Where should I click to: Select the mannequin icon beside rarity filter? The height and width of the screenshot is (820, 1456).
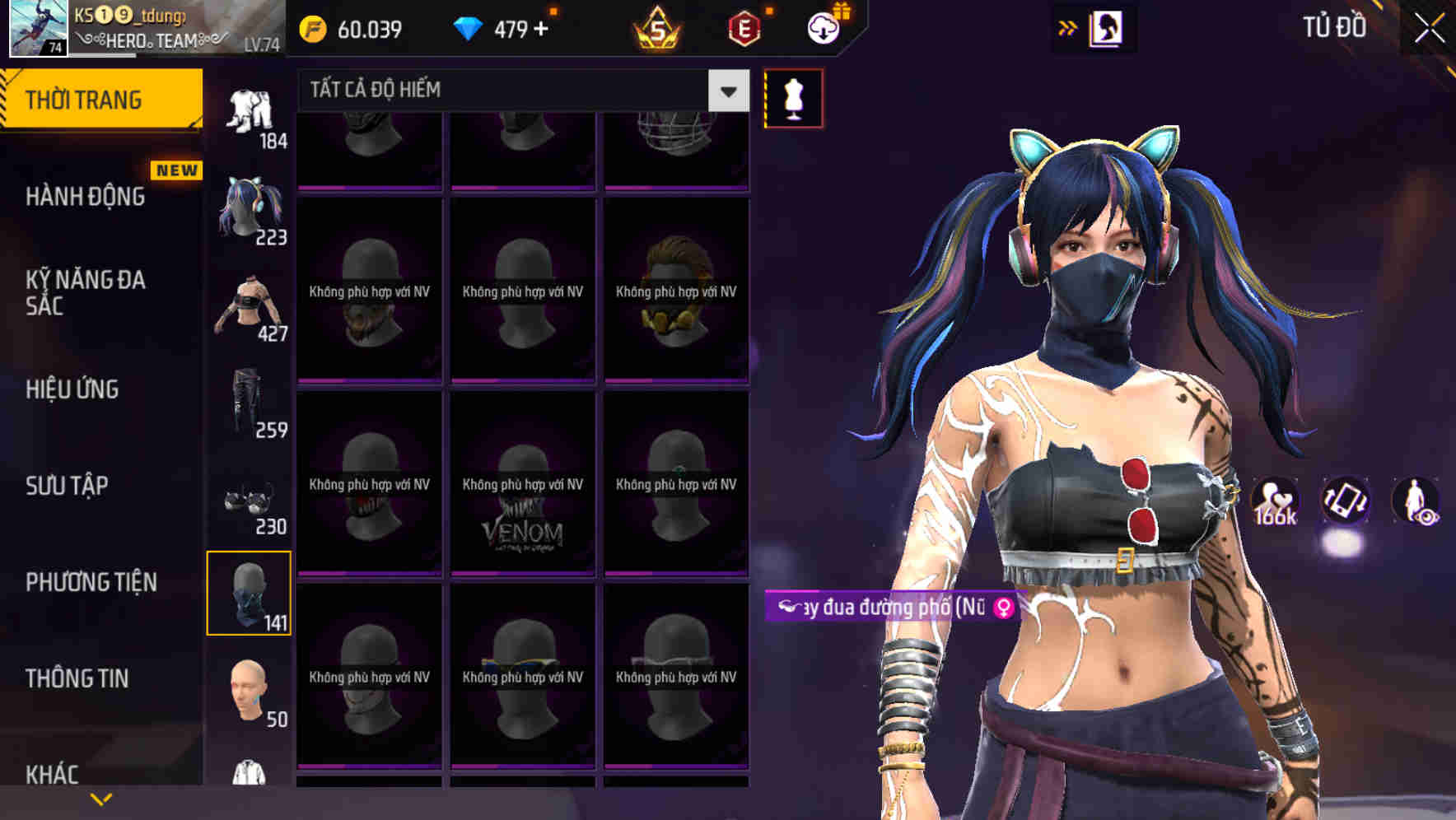[x=793, y=97]
